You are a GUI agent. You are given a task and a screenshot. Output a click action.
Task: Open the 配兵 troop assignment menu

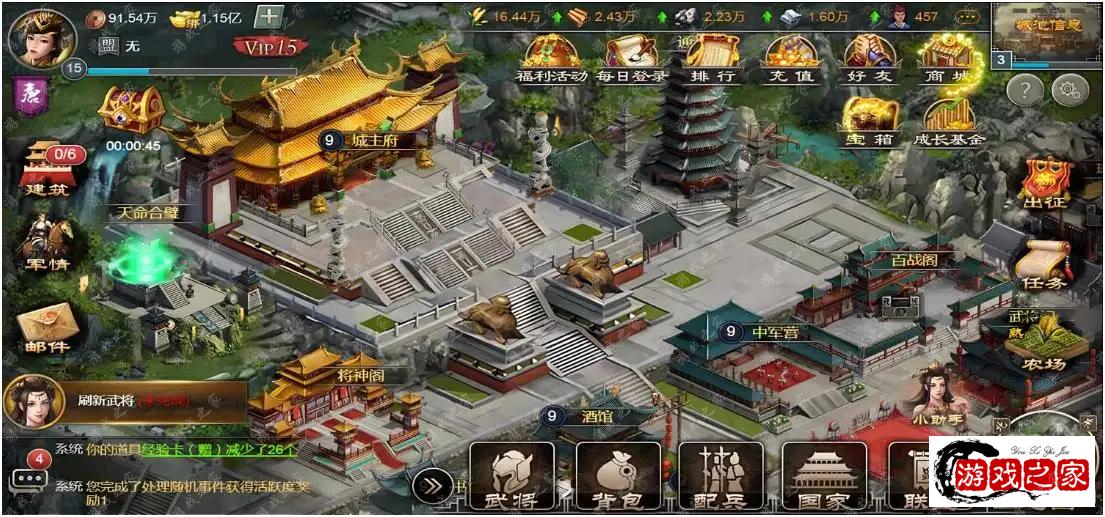(x=721, y=474)
